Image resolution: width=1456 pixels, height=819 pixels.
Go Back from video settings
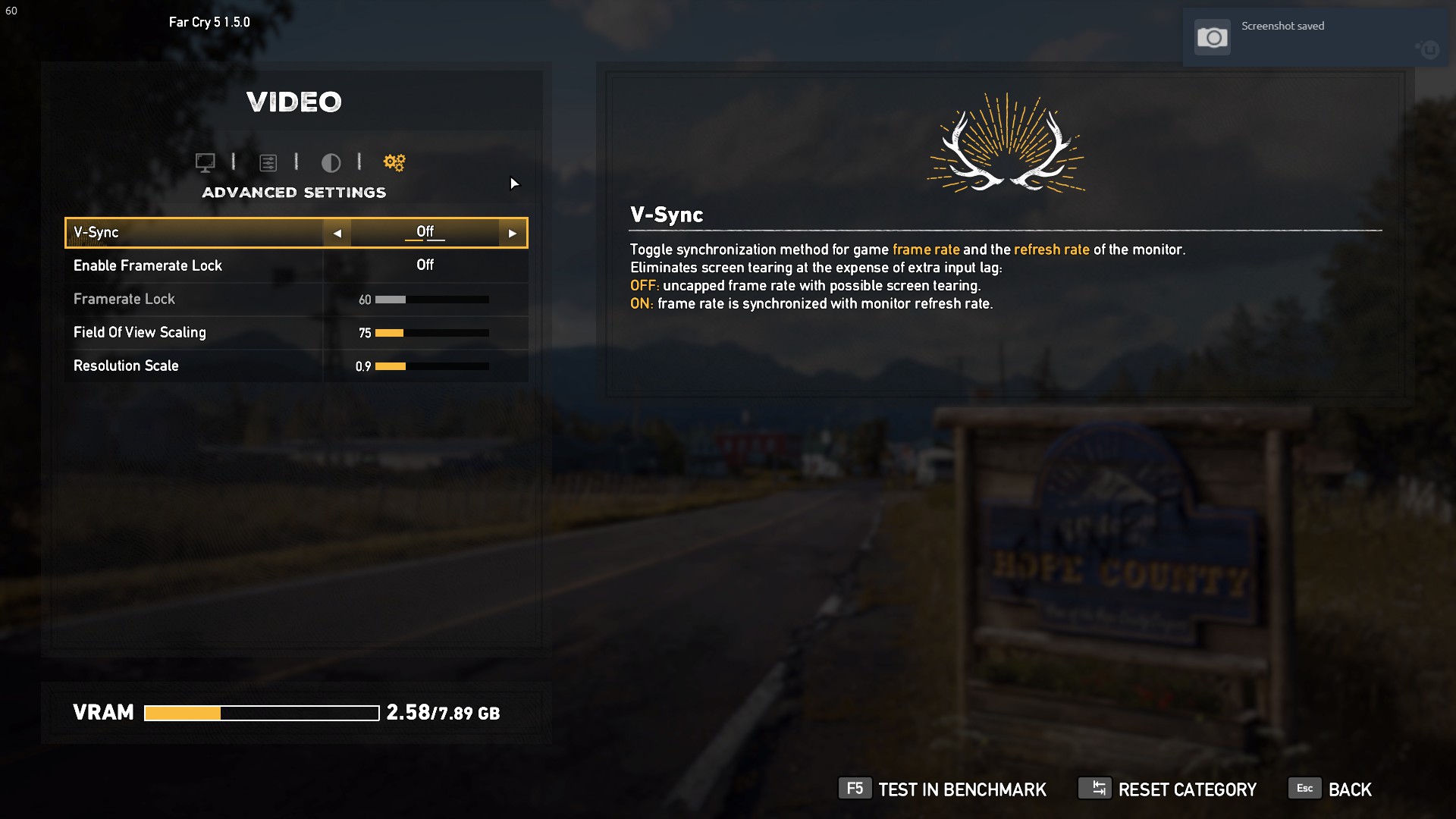(1331, 789)
